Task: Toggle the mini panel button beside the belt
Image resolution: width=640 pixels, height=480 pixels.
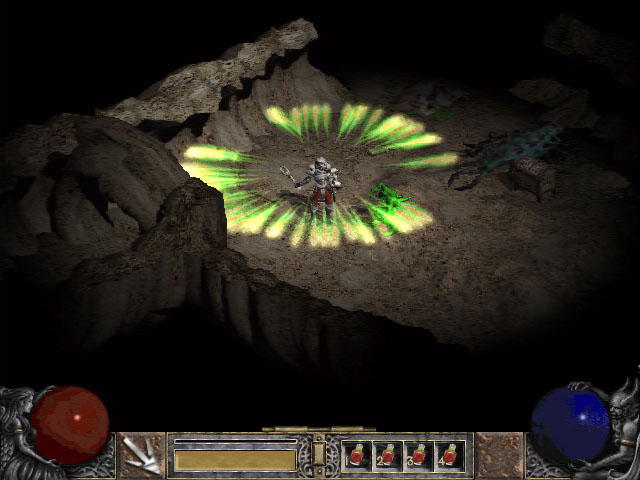Action: coord(319,455)
